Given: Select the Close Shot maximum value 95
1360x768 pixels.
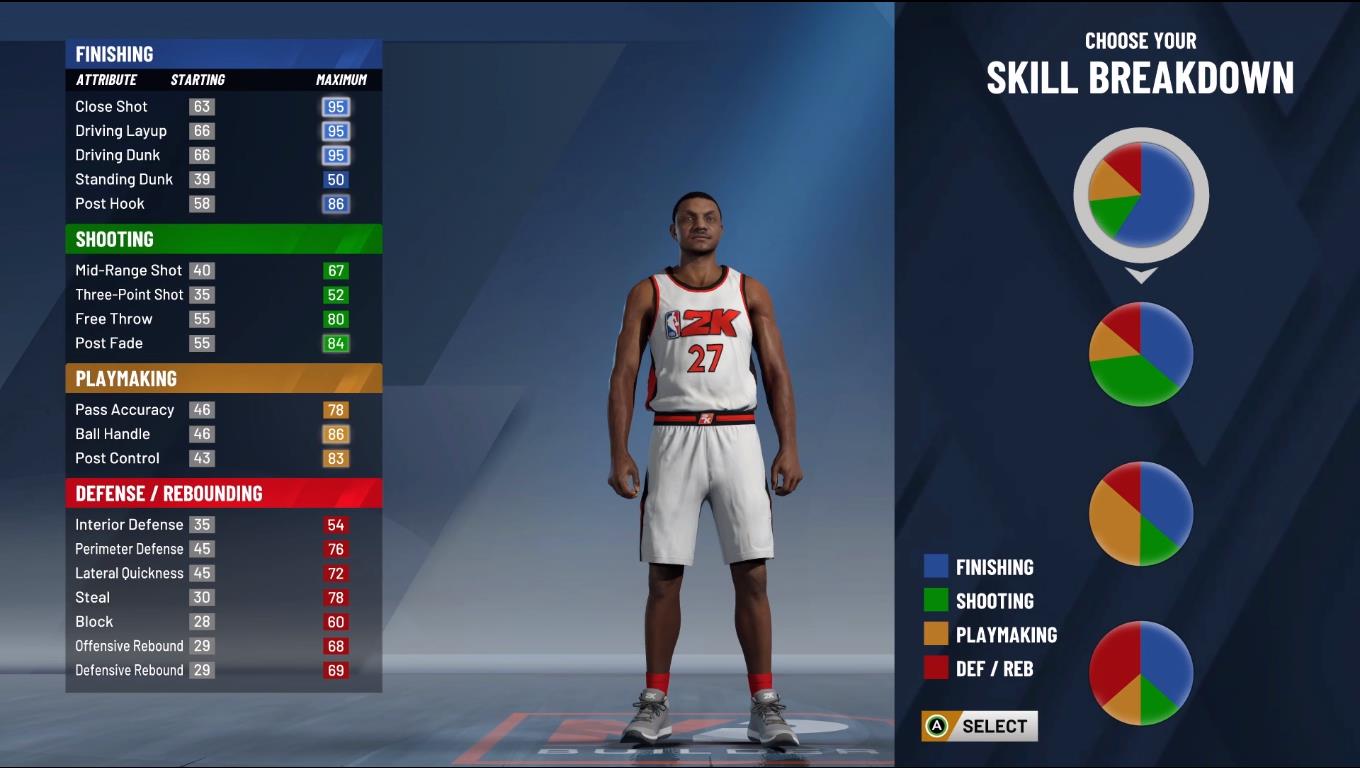Looking at the screenshot, I should tap(336, 106).
